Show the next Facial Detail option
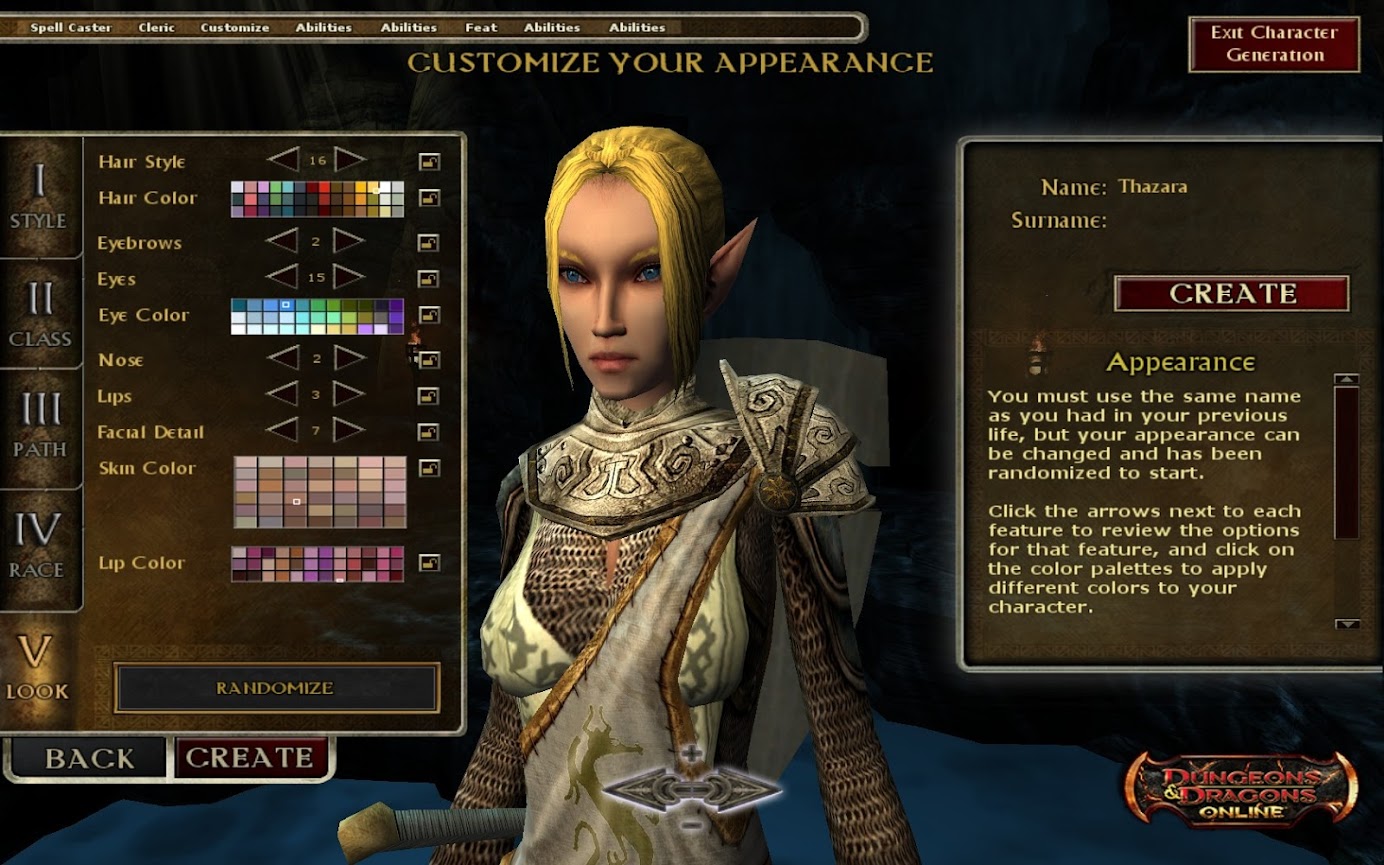The image size is (1384, 865). 349,431
